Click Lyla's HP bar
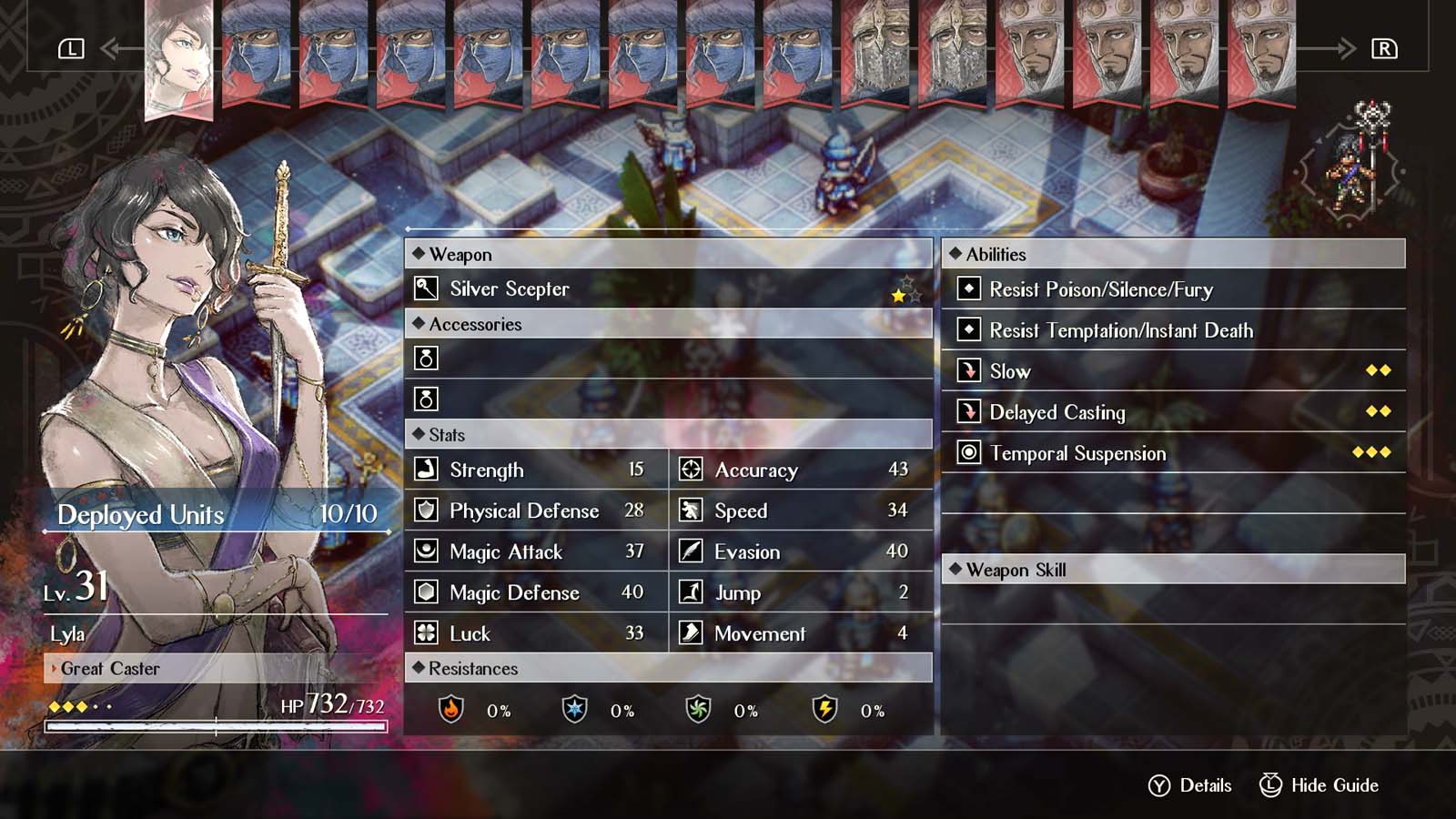1456x819 pixels. point(216,723)
